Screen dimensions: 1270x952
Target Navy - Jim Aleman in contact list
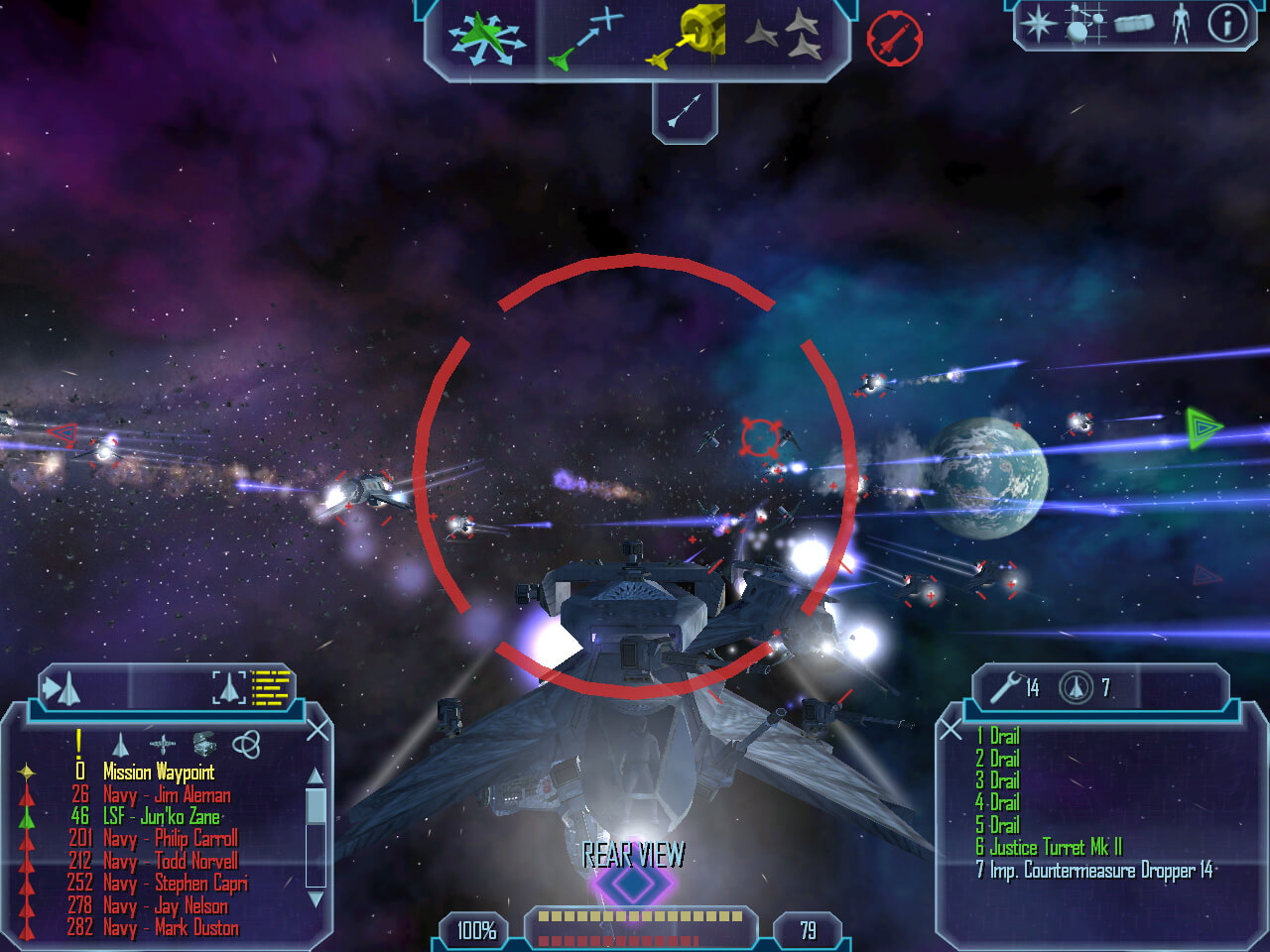[167, 795]
